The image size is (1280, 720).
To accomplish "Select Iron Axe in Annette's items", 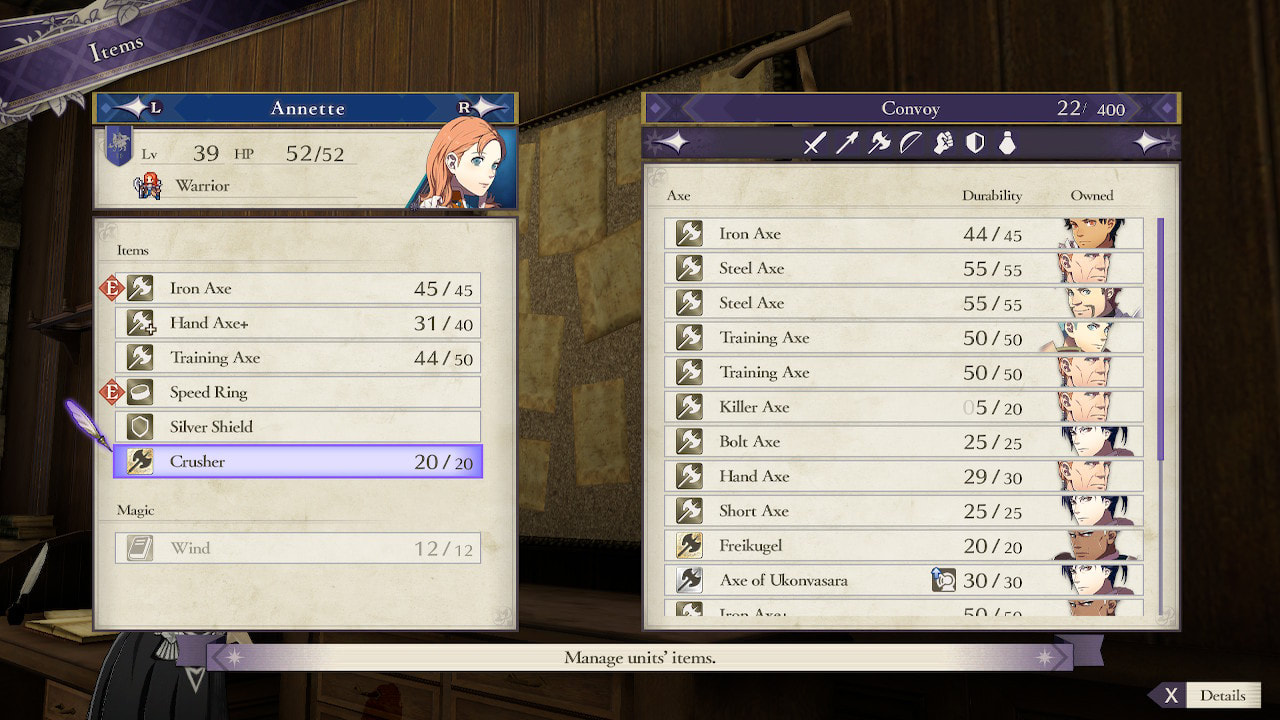I will click(x=297, y=289).
